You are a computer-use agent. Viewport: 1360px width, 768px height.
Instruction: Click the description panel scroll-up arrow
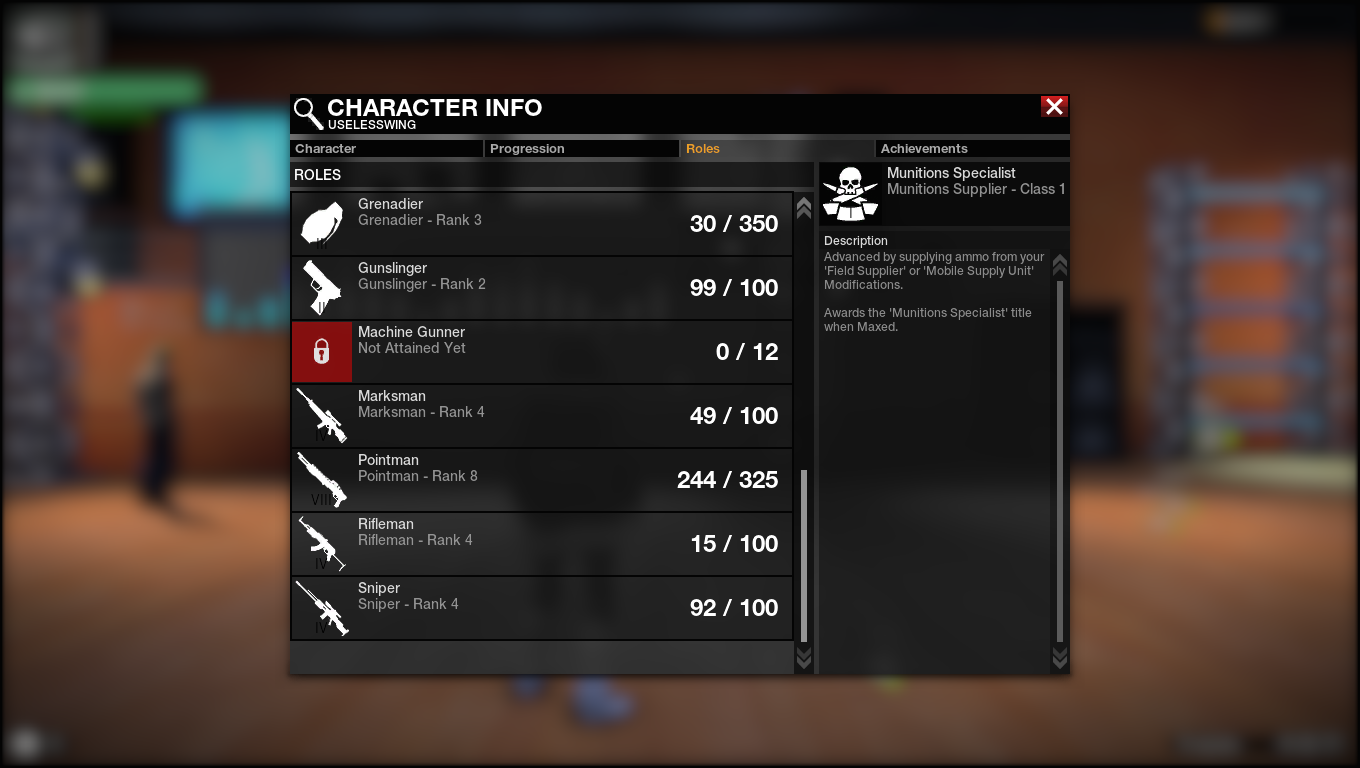(x=1060, y=265)
